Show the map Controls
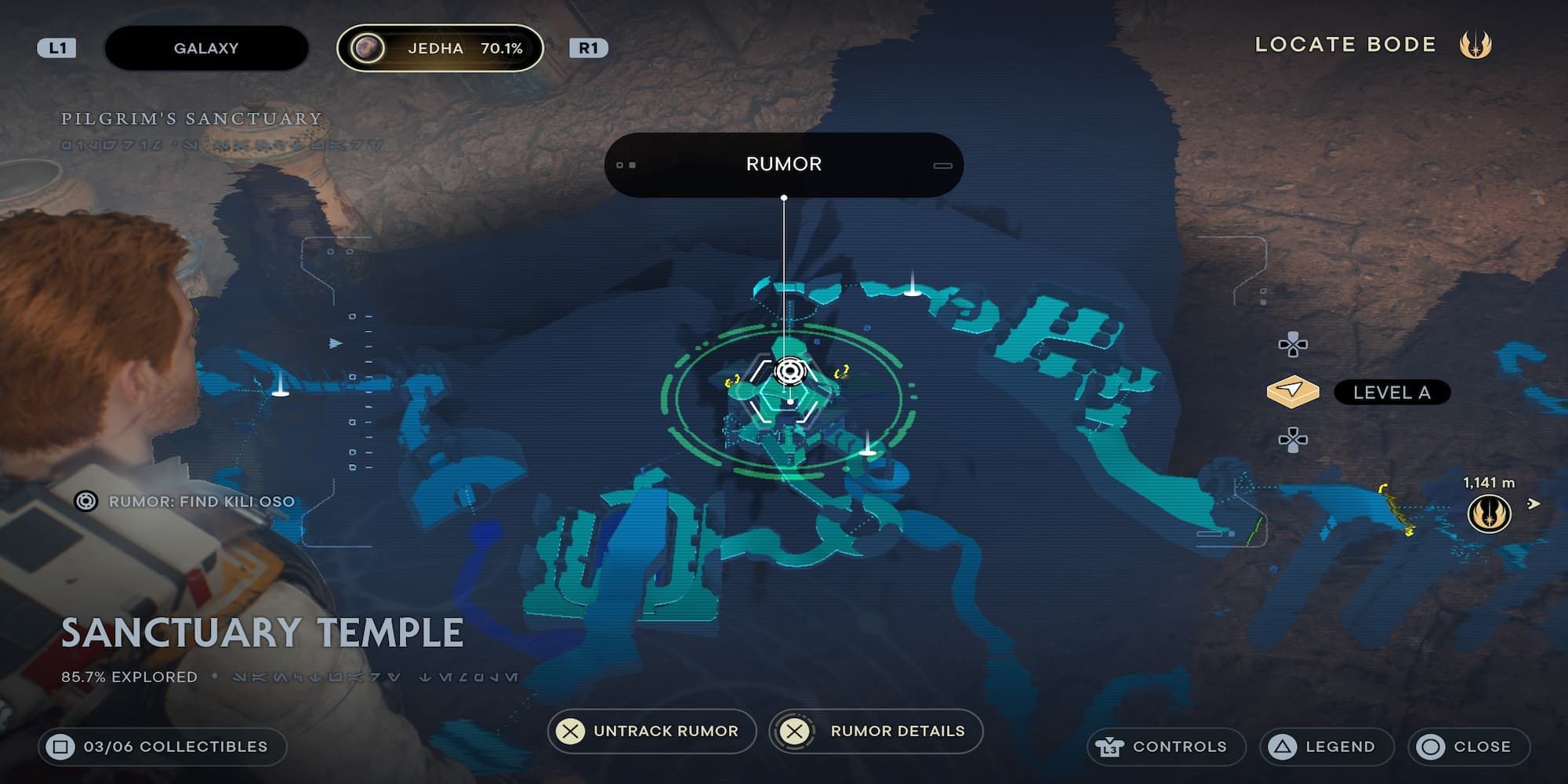This screenshot has height=784, width=1568. click(x=1166, y=746)
